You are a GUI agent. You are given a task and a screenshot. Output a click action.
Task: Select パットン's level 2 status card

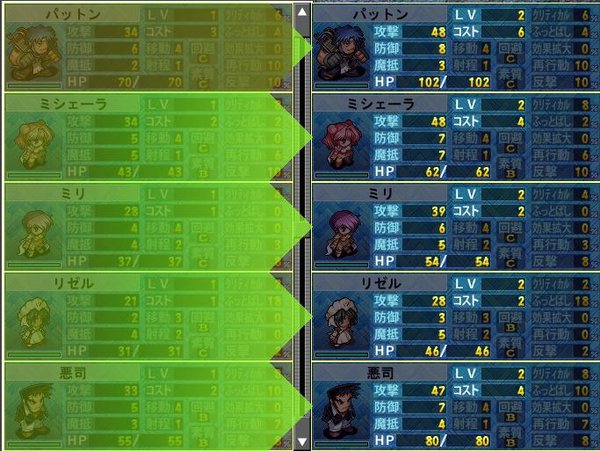pos(455,46)
